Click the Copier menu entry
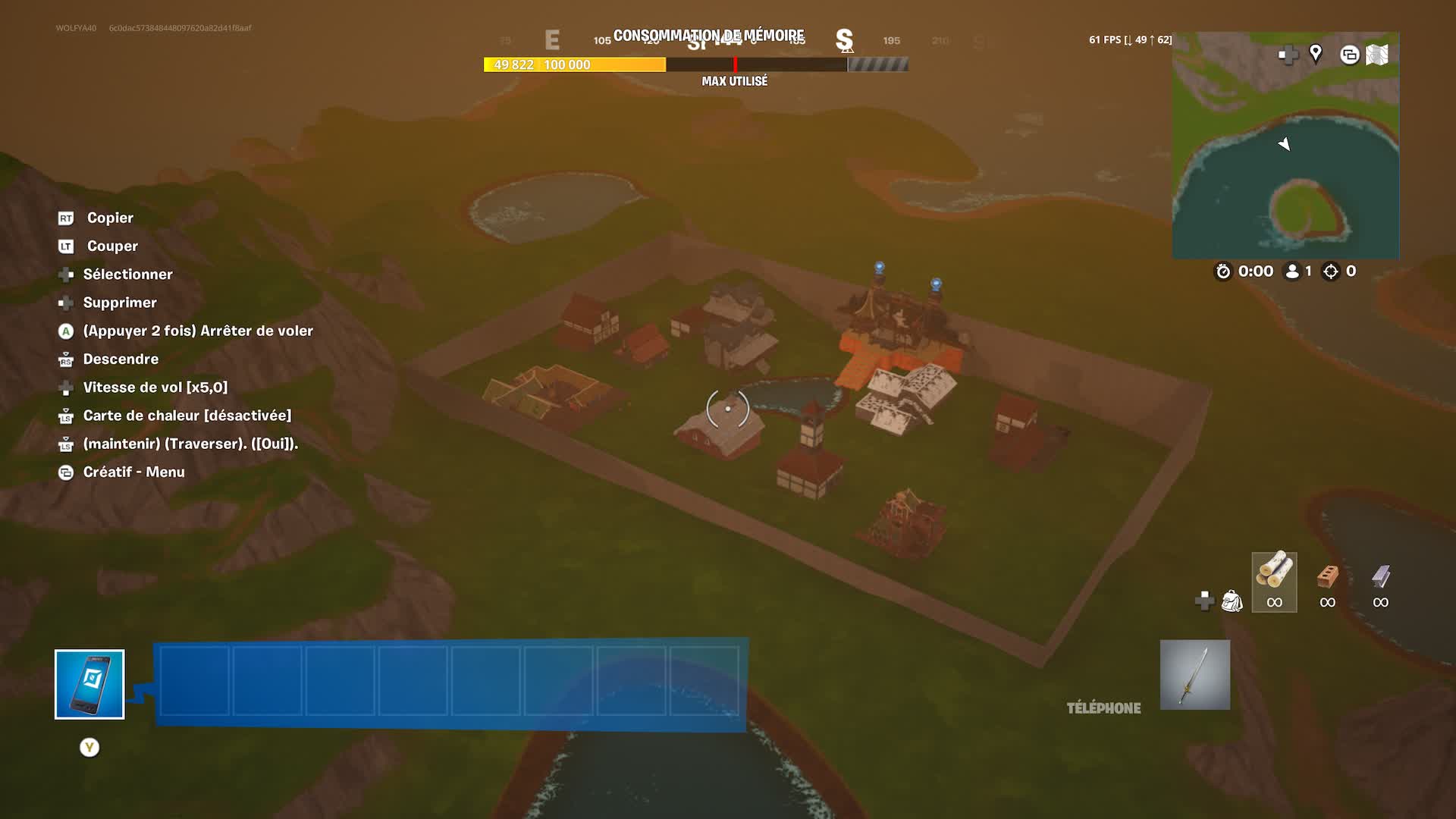Screen dimensions: 1456x819 (x=110, y=218)
